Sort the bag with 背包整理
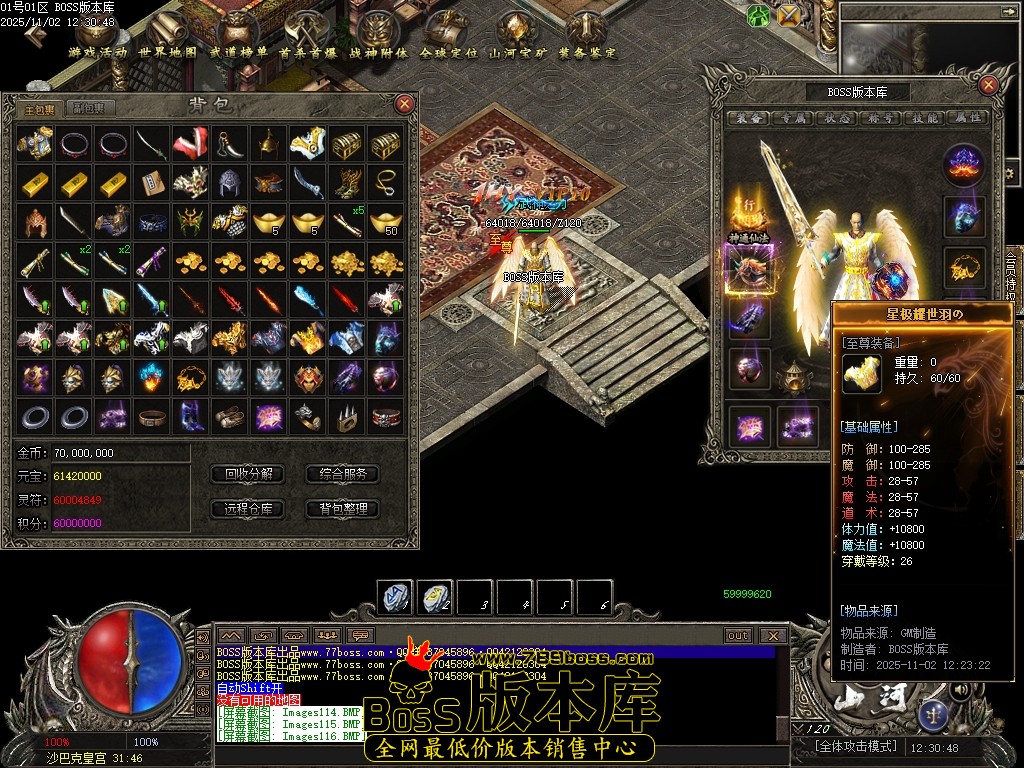1024x768 pixels. (x=343, y=509)
